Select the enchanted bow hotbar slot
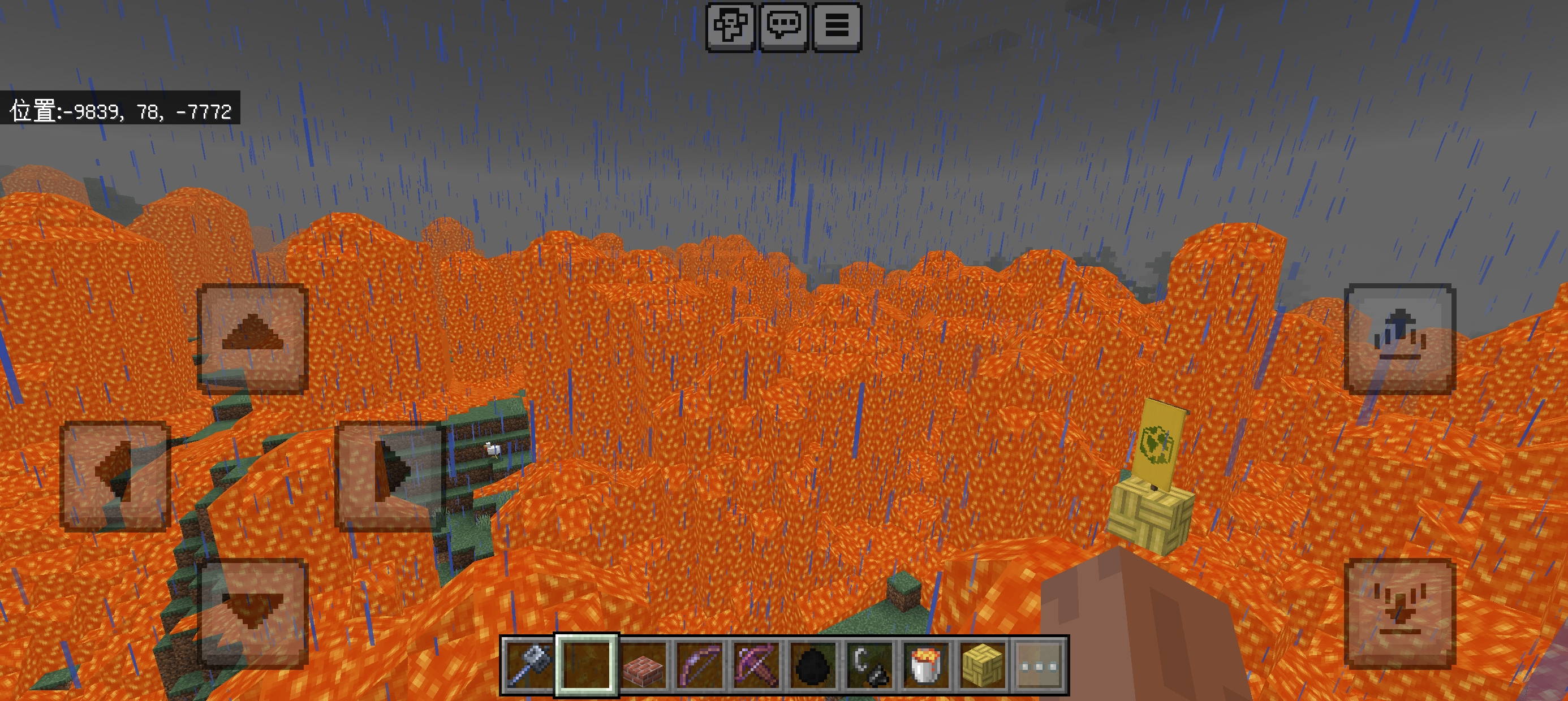 pyautogui.click(x=699, y=665)
